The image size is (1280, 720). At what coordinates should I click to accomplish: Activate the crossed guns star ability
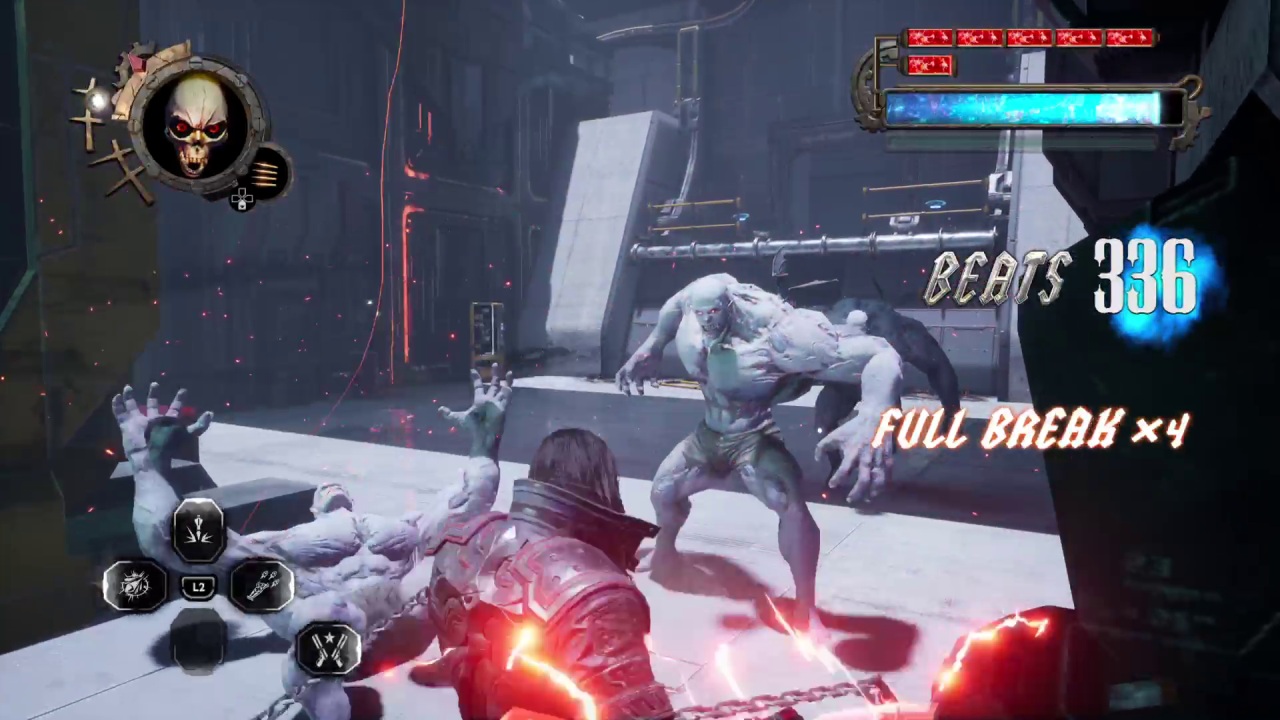[328, 647]
